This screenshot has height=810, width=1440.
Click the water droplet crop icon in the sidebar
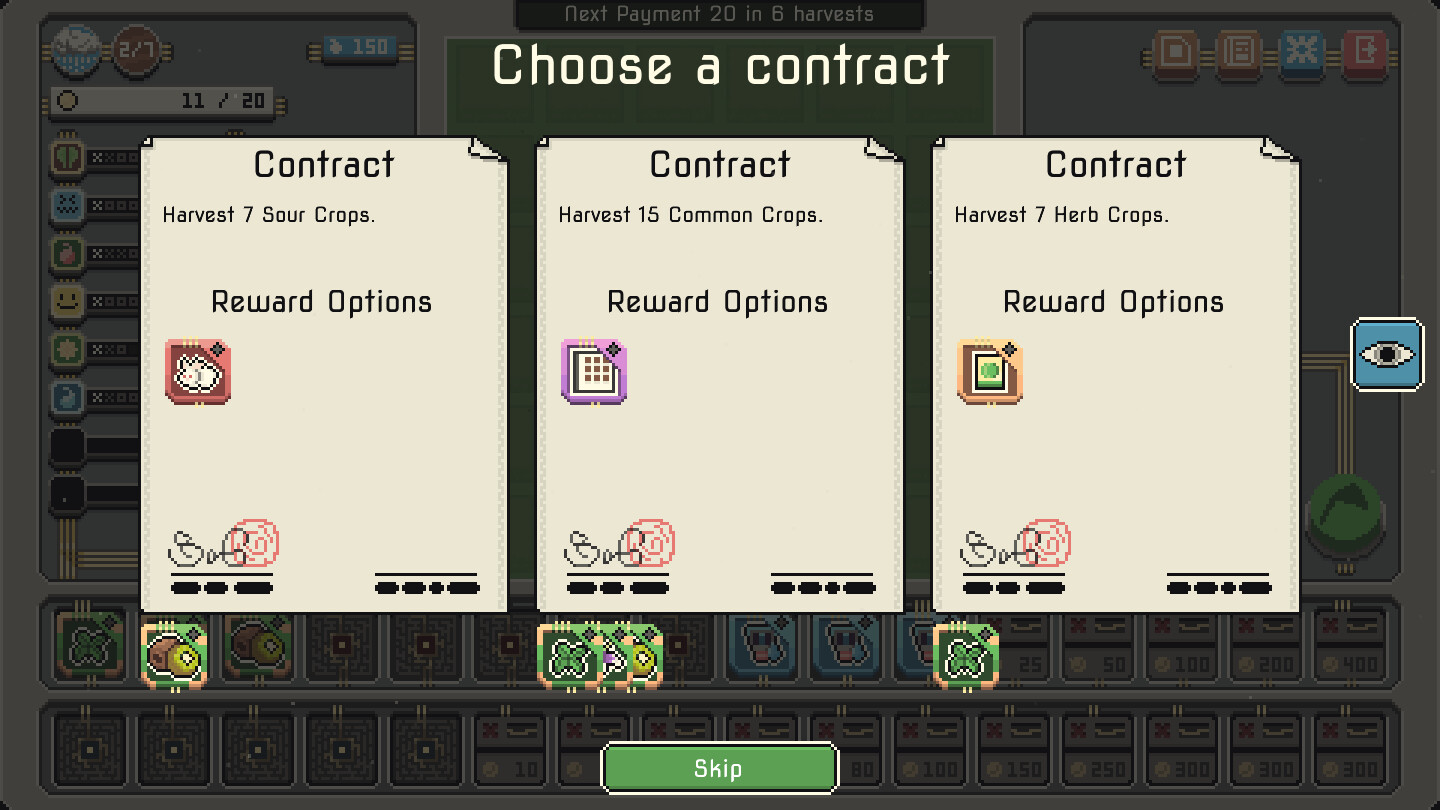(x=66, y=397)
